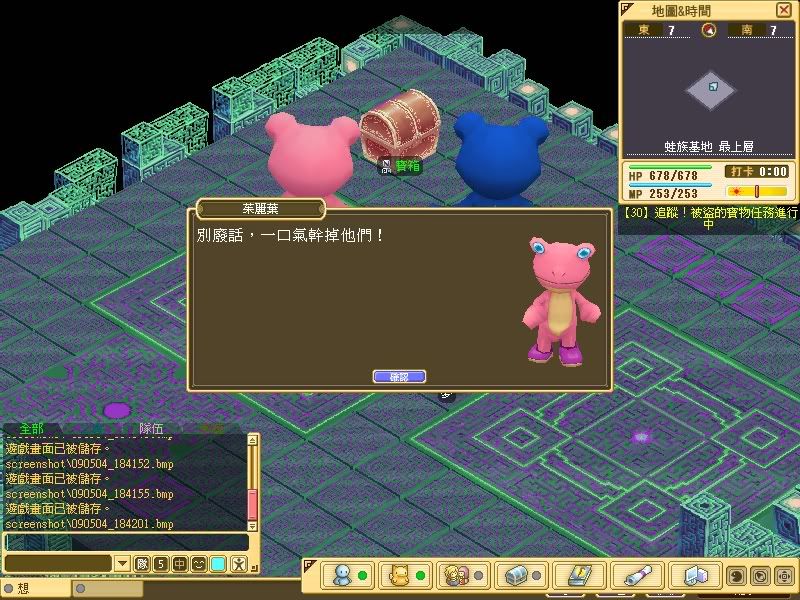Switch to the 全部 chat tab

[31, 428]
